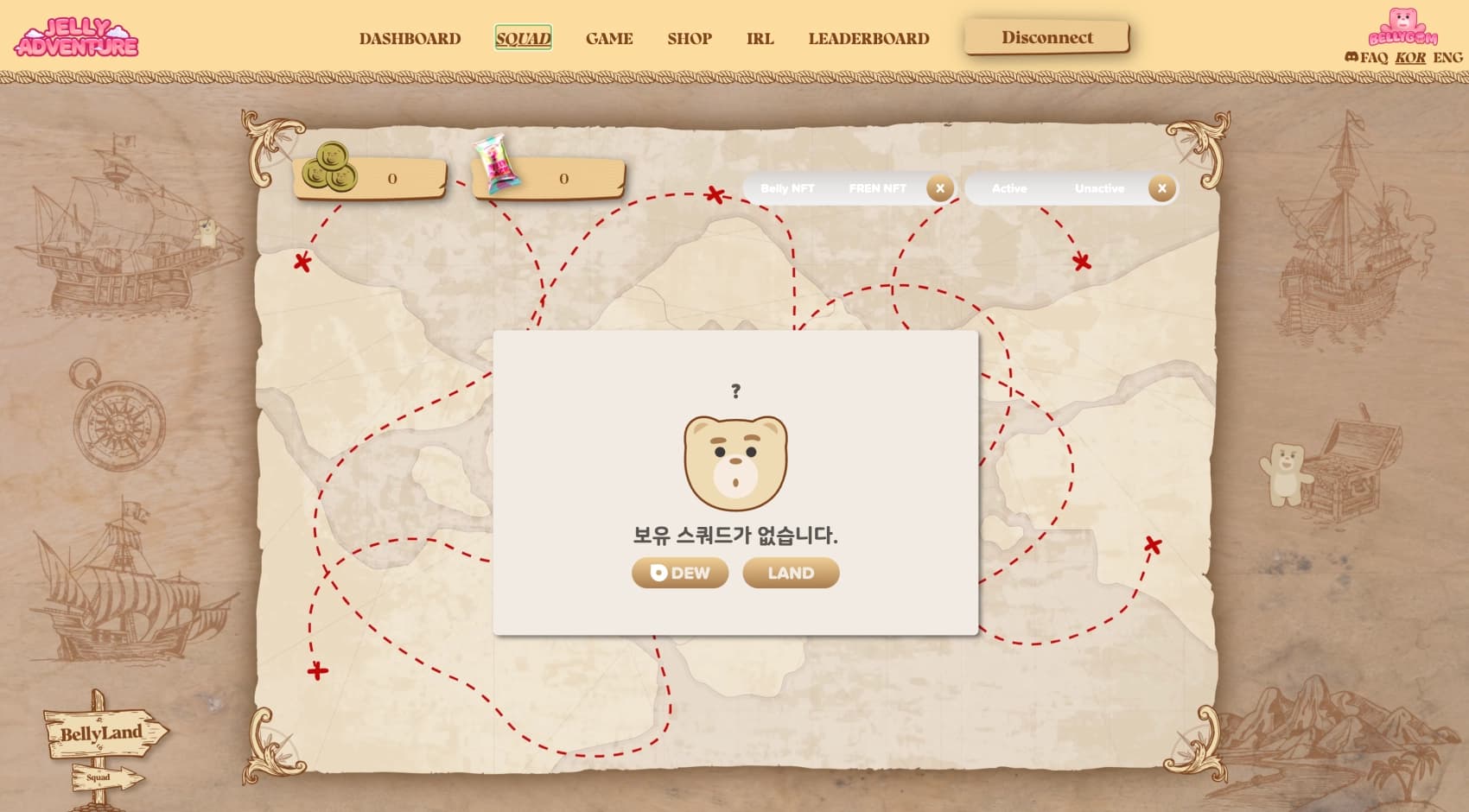Switch the status filter to Unactive
The height and width of the screenshot is (812, 1469).
1099,187
